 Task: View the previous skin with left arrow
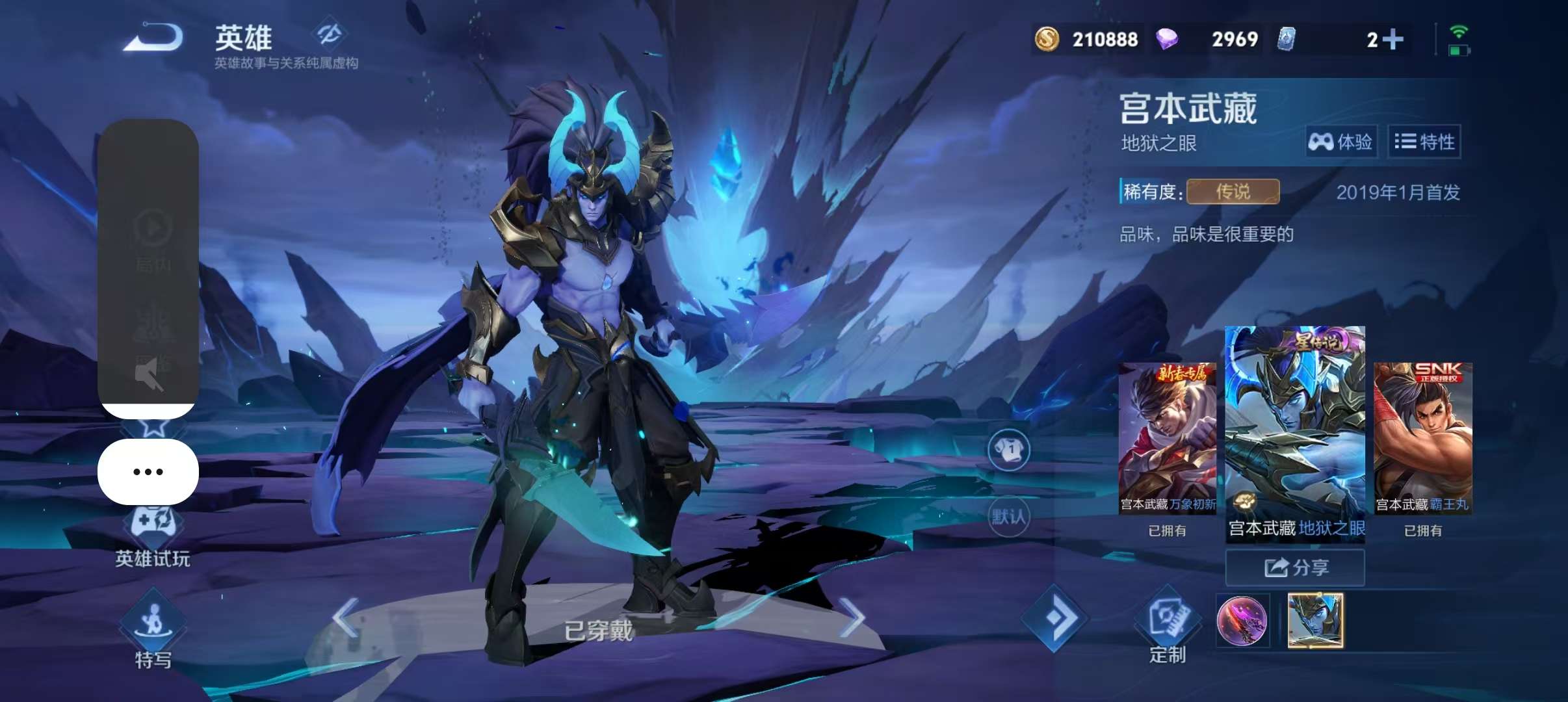(x=346, y=617)
